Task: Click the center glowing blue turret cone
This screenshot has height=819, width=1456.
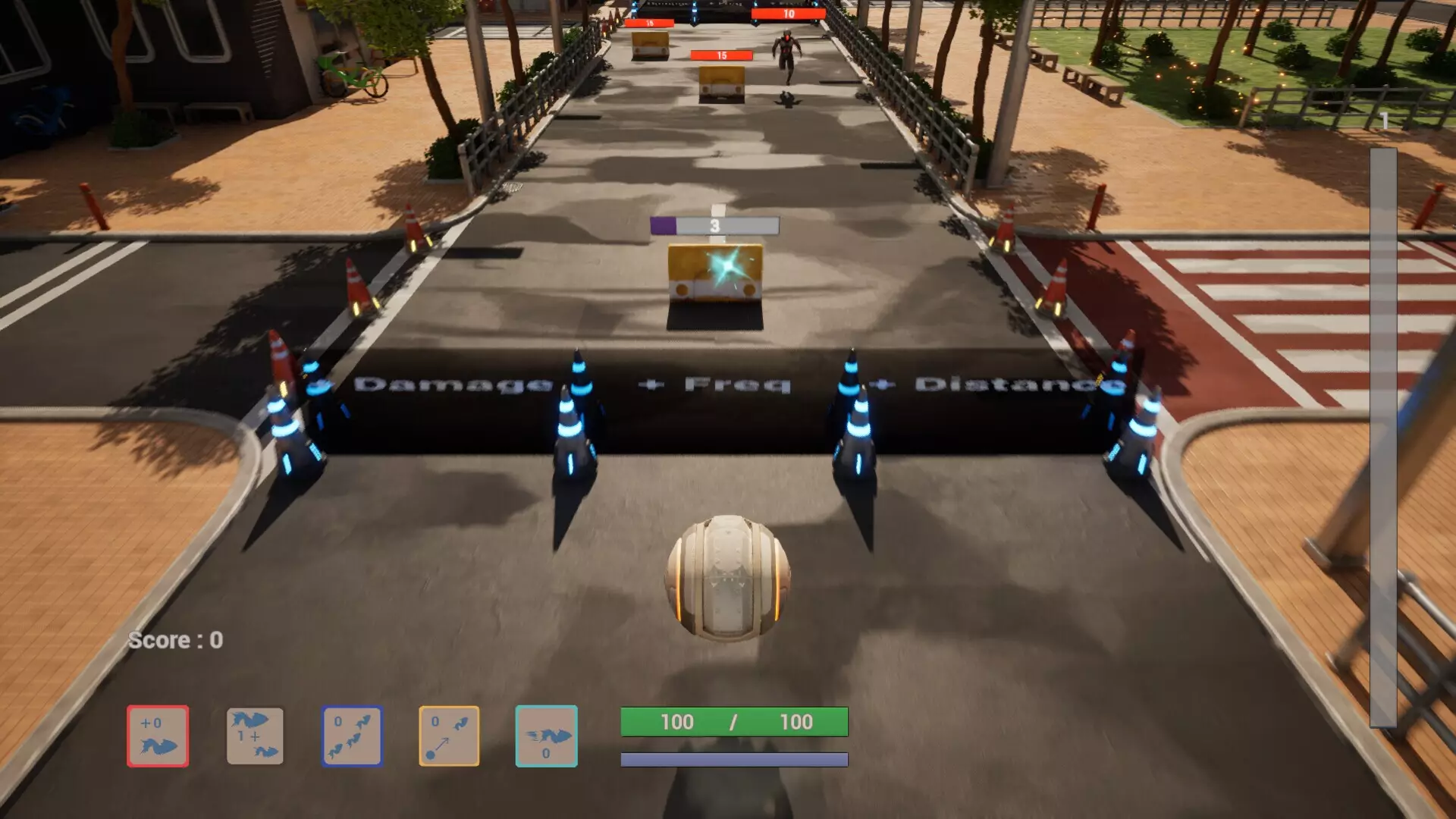Action: coord(574,432)
